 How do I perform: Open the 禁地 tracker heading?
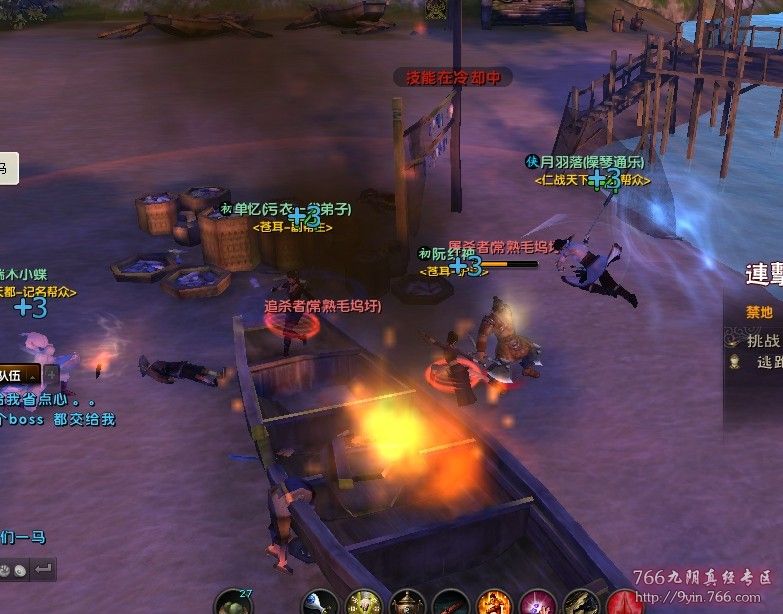[760, 312]
